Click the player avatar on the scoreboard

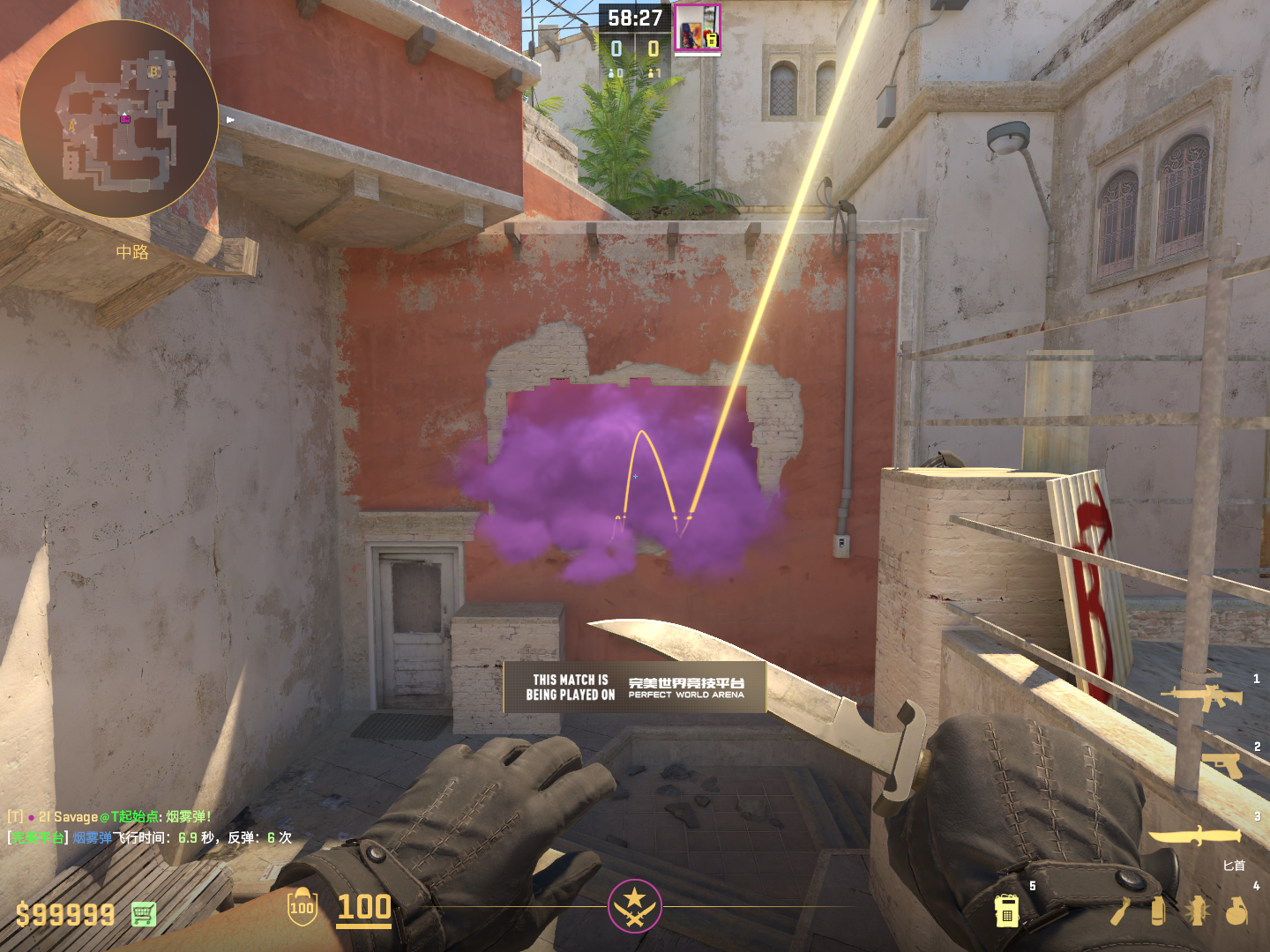coord(697,28)
